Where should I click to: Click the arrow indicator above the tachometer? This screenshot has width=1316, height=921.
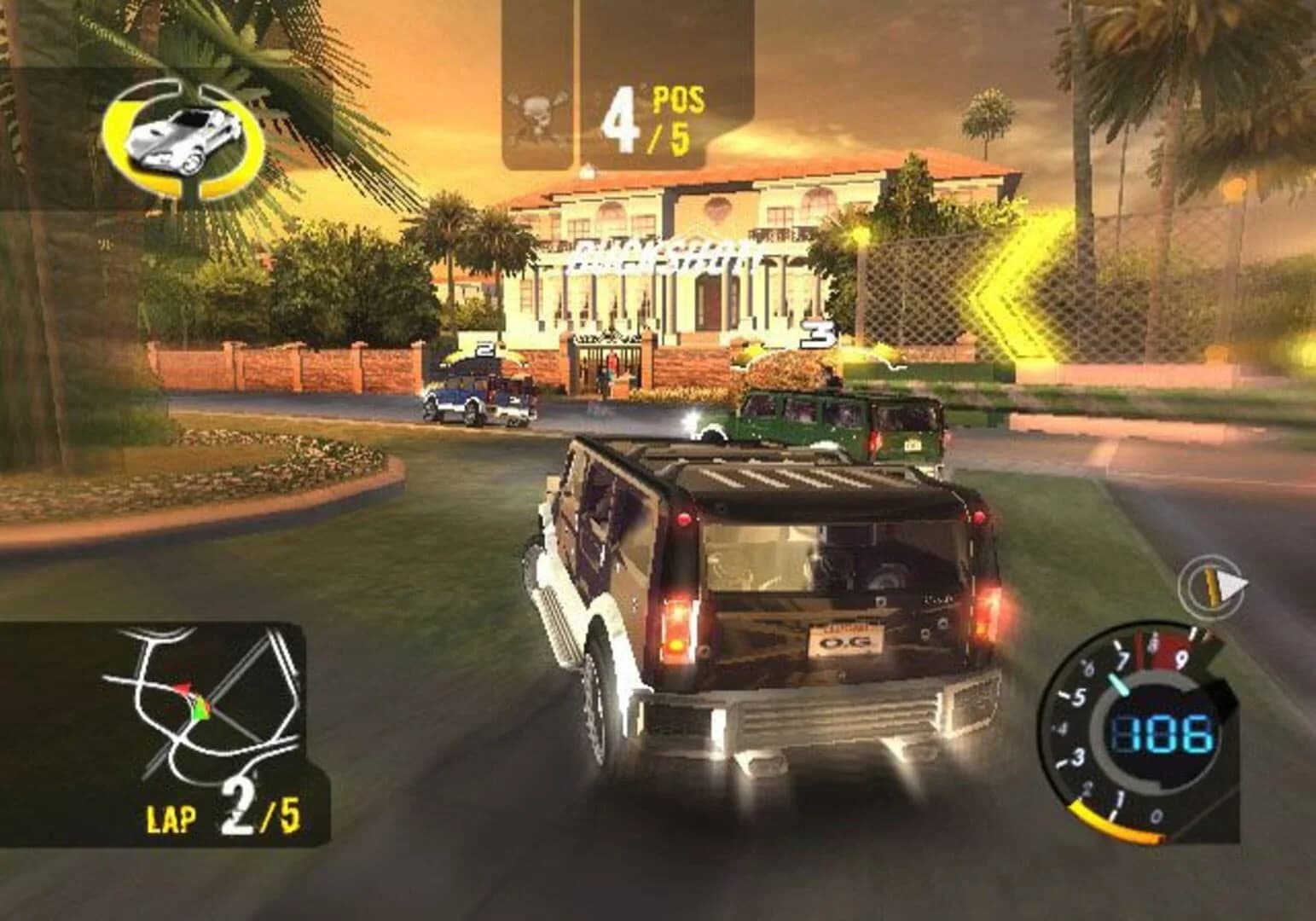(x=1212, y=586)
